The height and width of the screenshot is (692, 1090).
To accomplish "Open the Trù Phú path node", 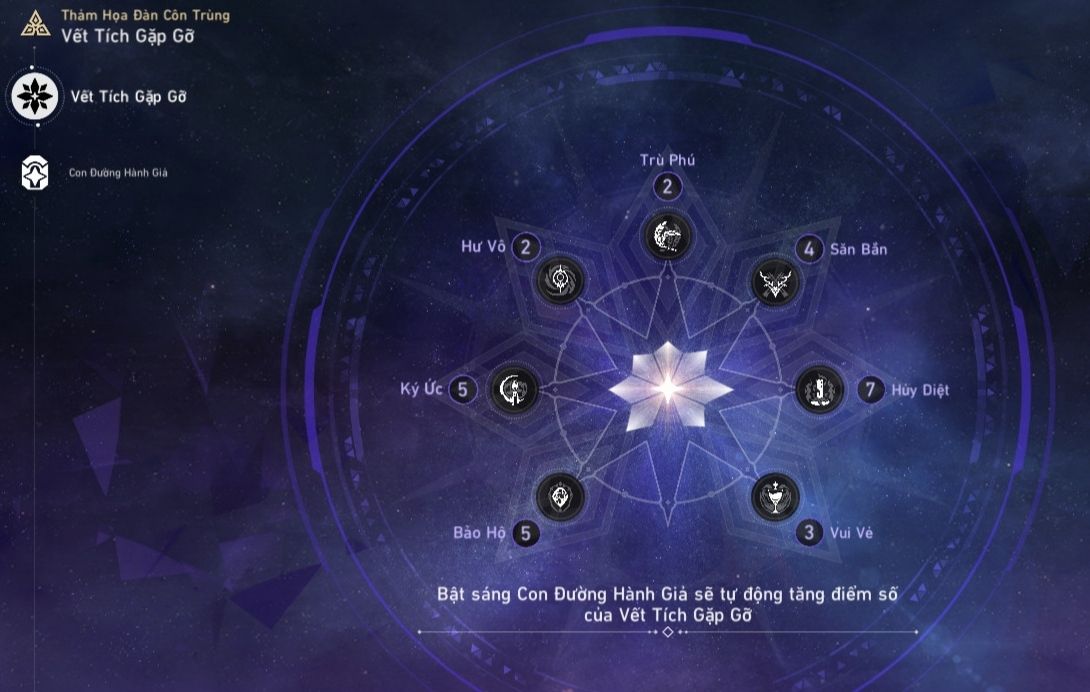I will pos(667,235).
